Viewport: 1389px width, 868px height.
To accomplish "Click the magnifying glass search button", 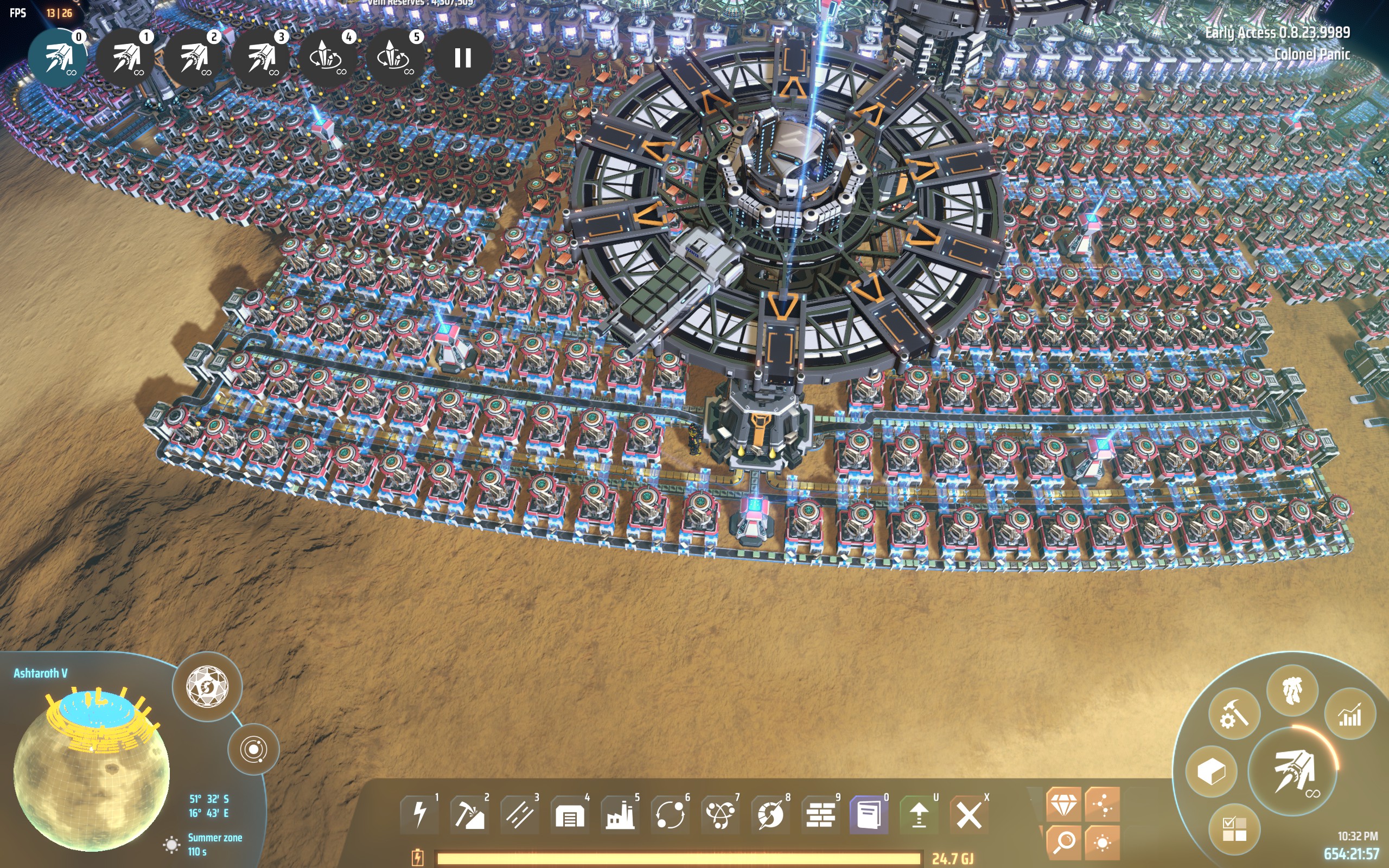I will click(x=1063, y=841).
